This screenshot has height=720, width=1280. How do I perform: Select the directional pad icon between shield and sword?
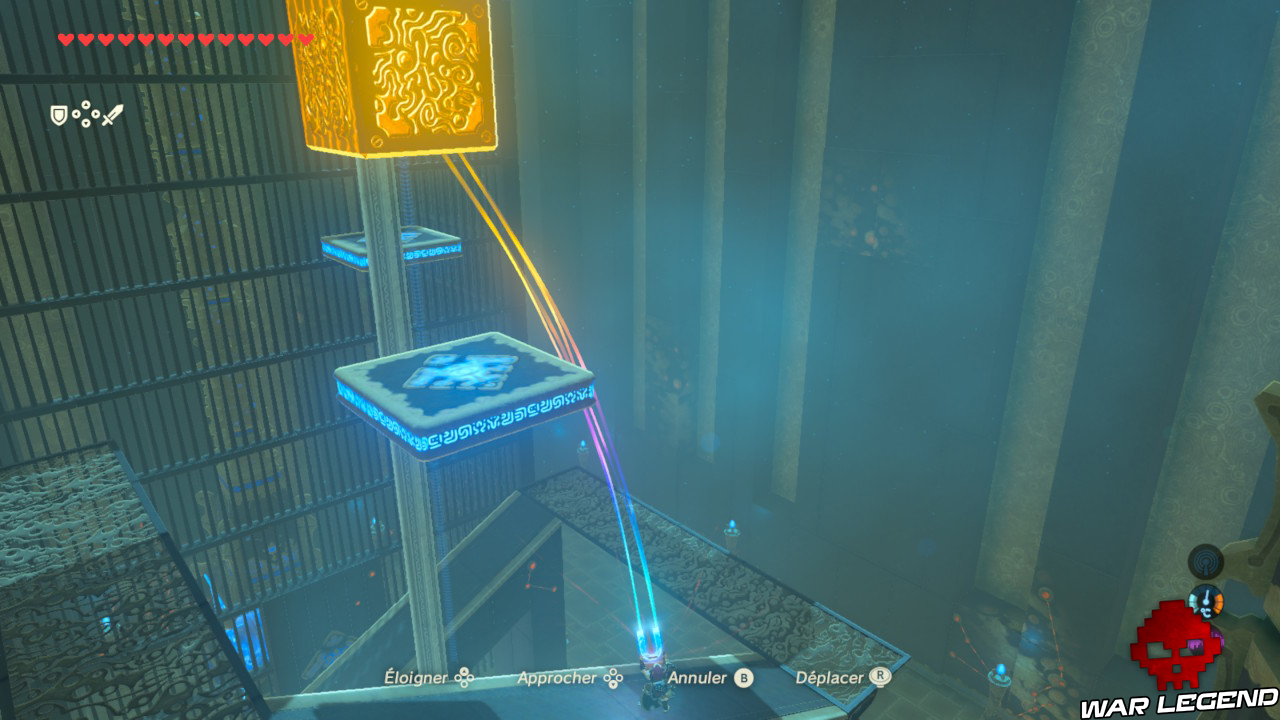coord(85,113)
